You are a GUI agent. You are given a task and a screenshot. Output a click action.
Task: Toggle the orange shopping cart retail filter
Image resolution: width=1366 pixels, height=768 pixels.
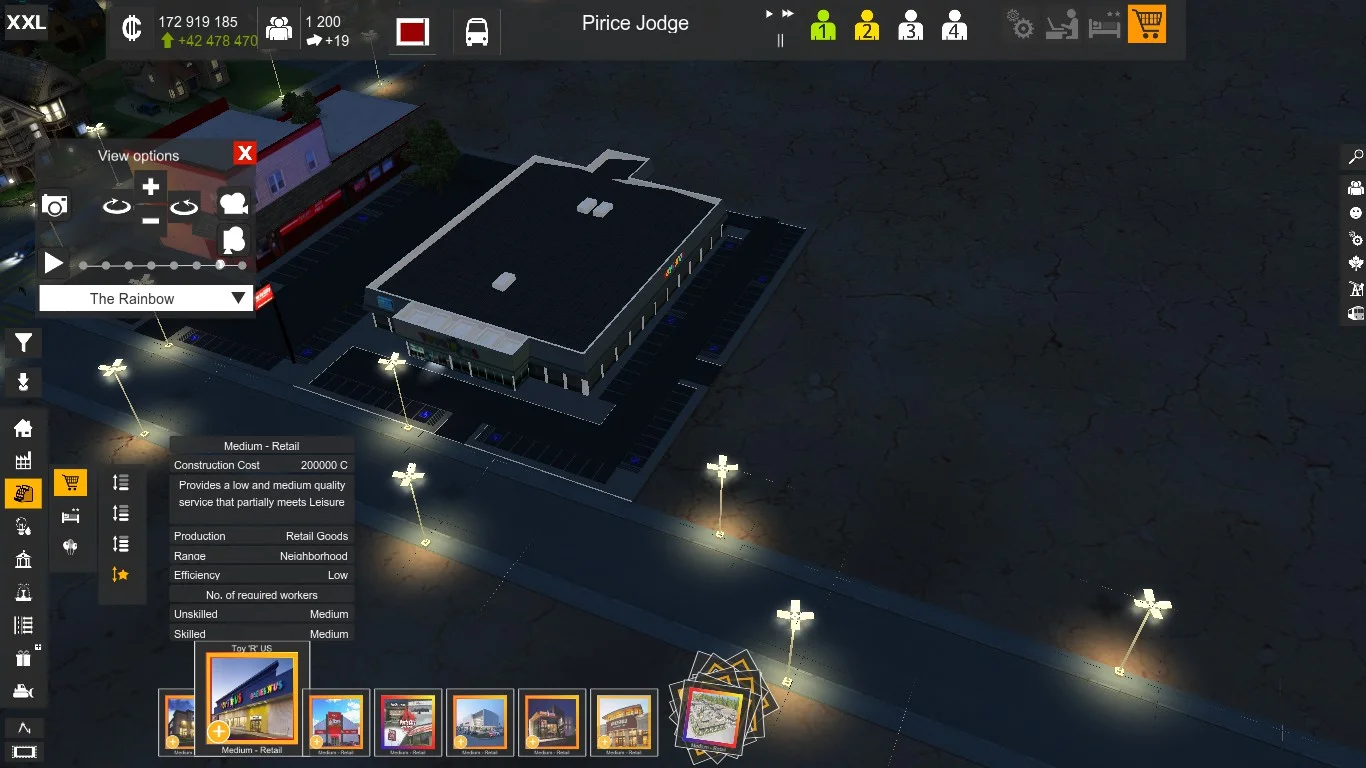1147,24
